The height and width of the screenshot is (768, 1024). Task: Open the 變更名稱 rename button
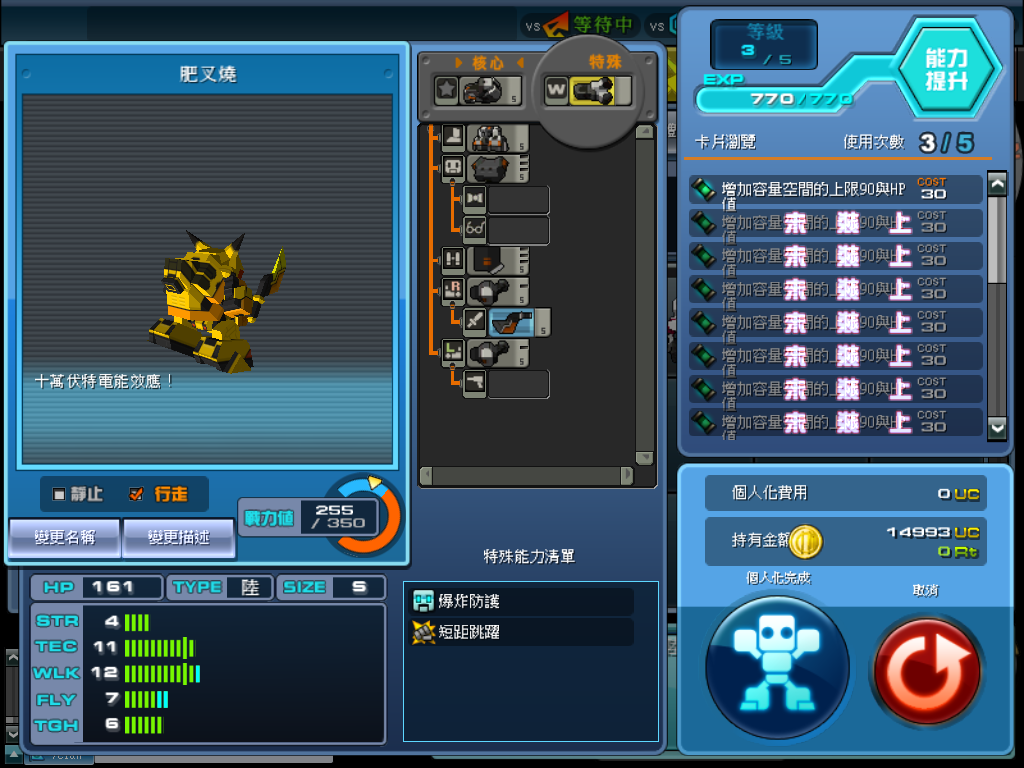click(65, 537)
